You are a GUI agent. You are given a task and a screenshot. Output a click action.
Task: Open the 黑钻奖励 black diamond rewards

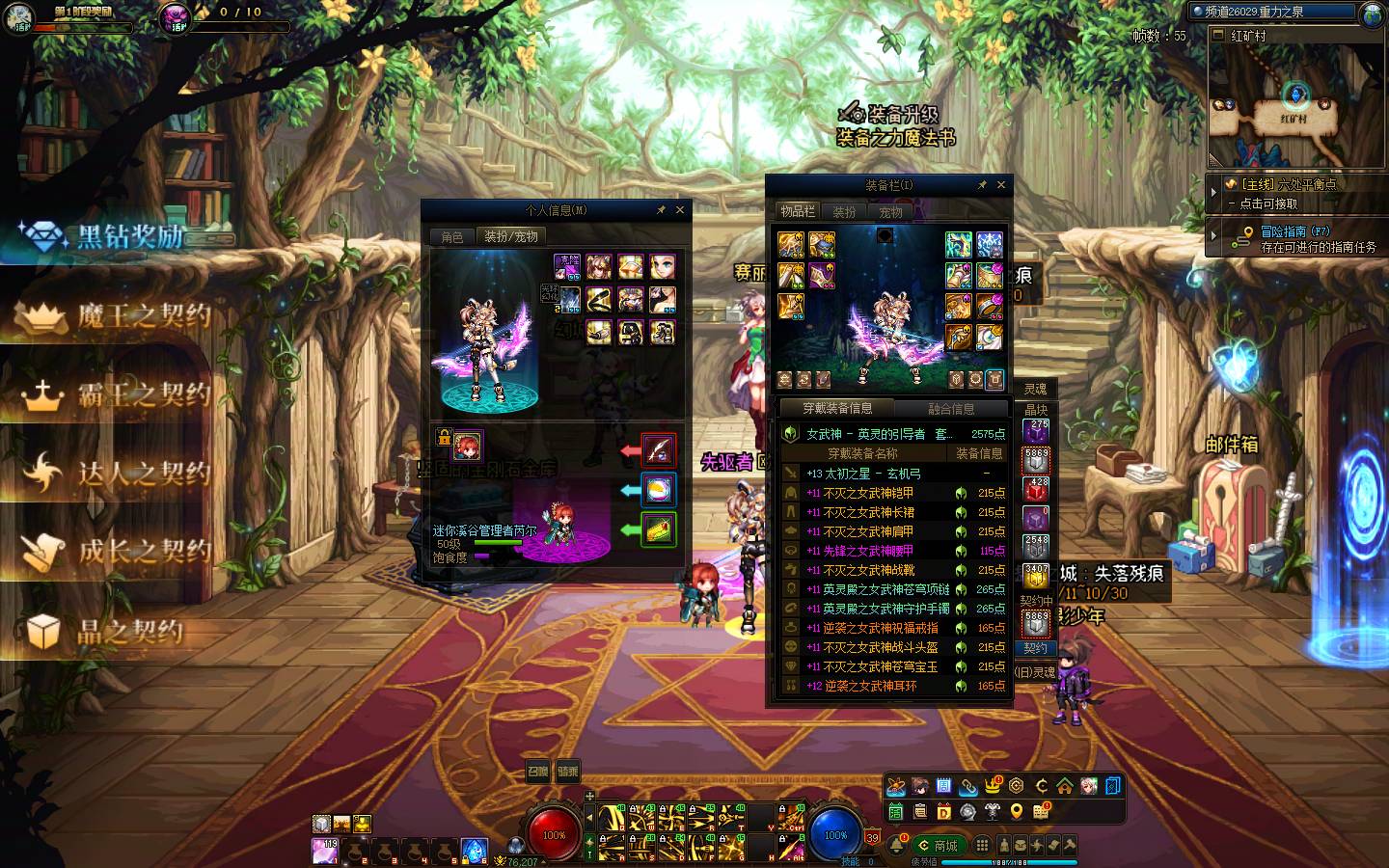(108, 237)
